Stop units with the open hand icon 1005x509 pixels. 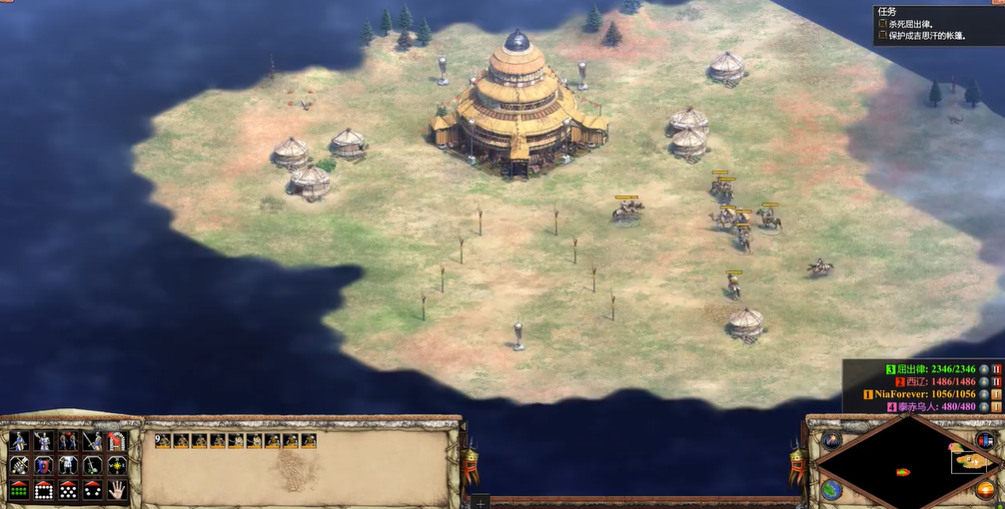(x=117, y=490)
